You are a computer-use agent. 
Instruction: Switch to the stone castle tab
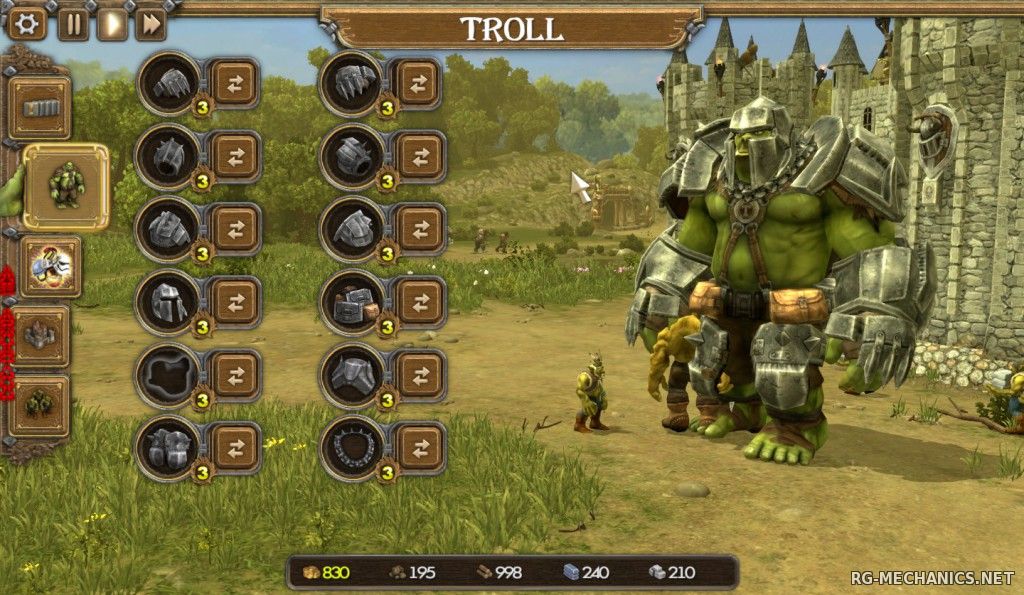pos(40,336)
